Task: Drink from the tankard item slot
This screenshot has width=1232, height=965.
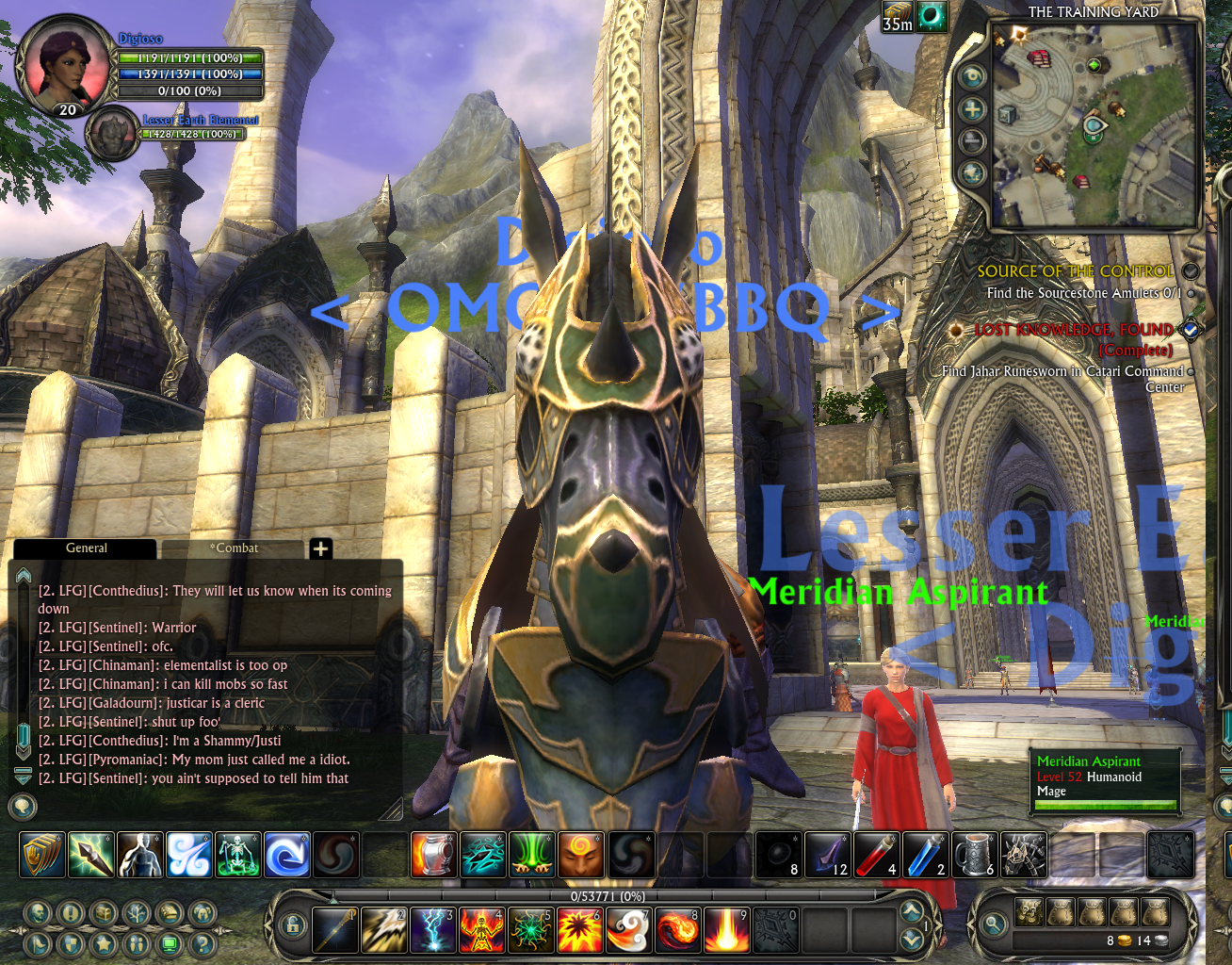Action: pyautogui.click(x=975, y=855)
